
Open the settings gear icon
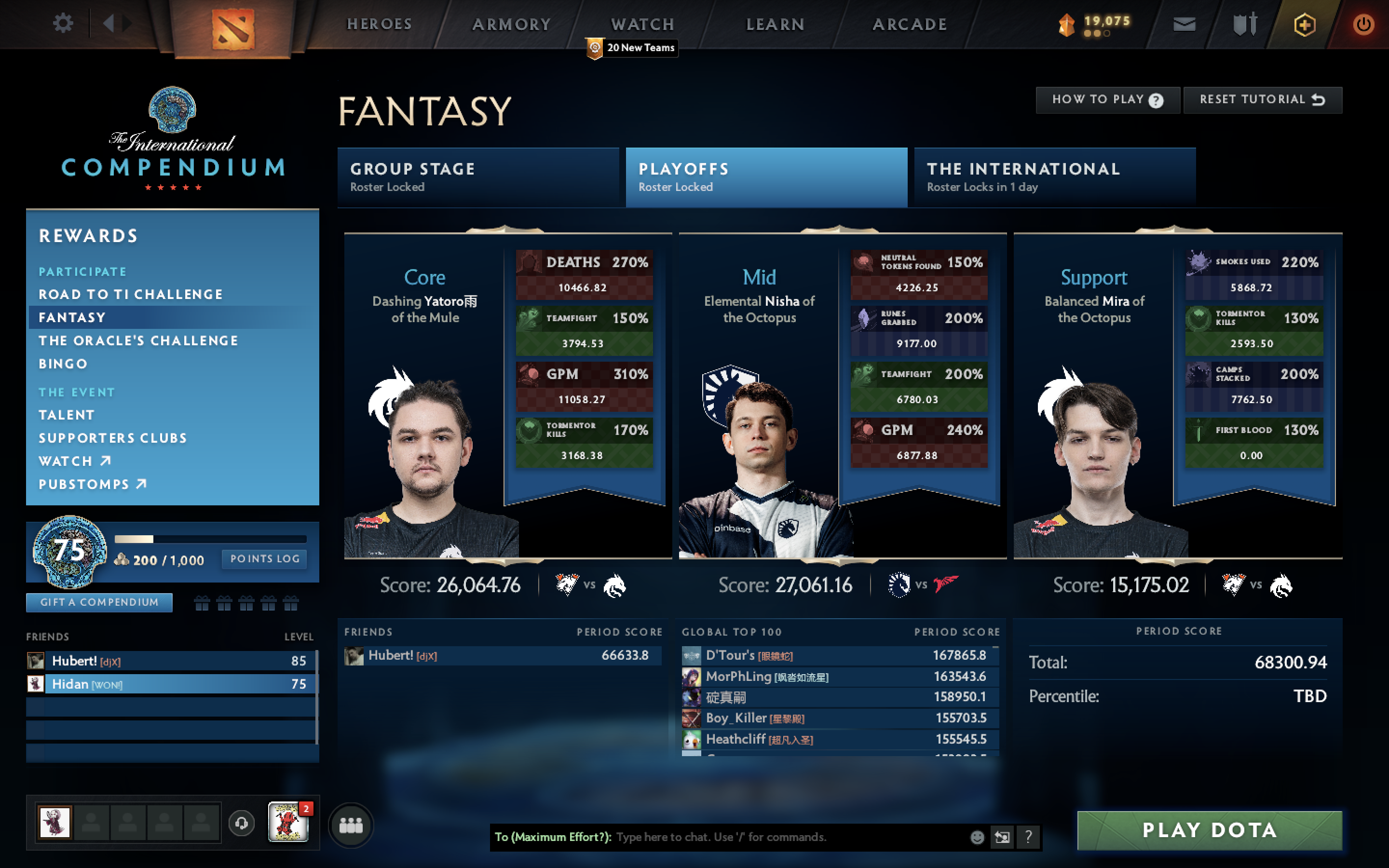(63, 24)
